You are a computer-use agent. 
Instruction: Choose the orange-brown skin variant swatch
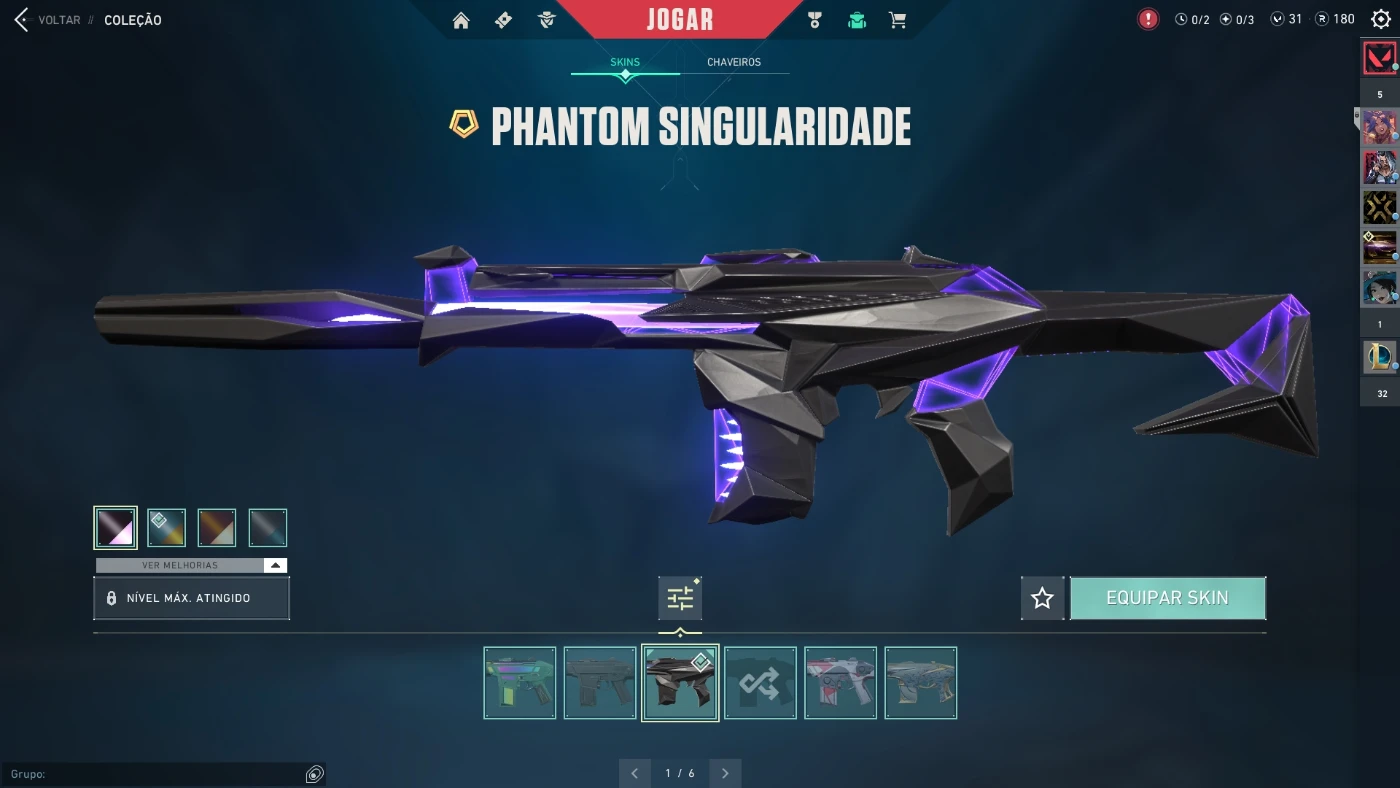217,527
